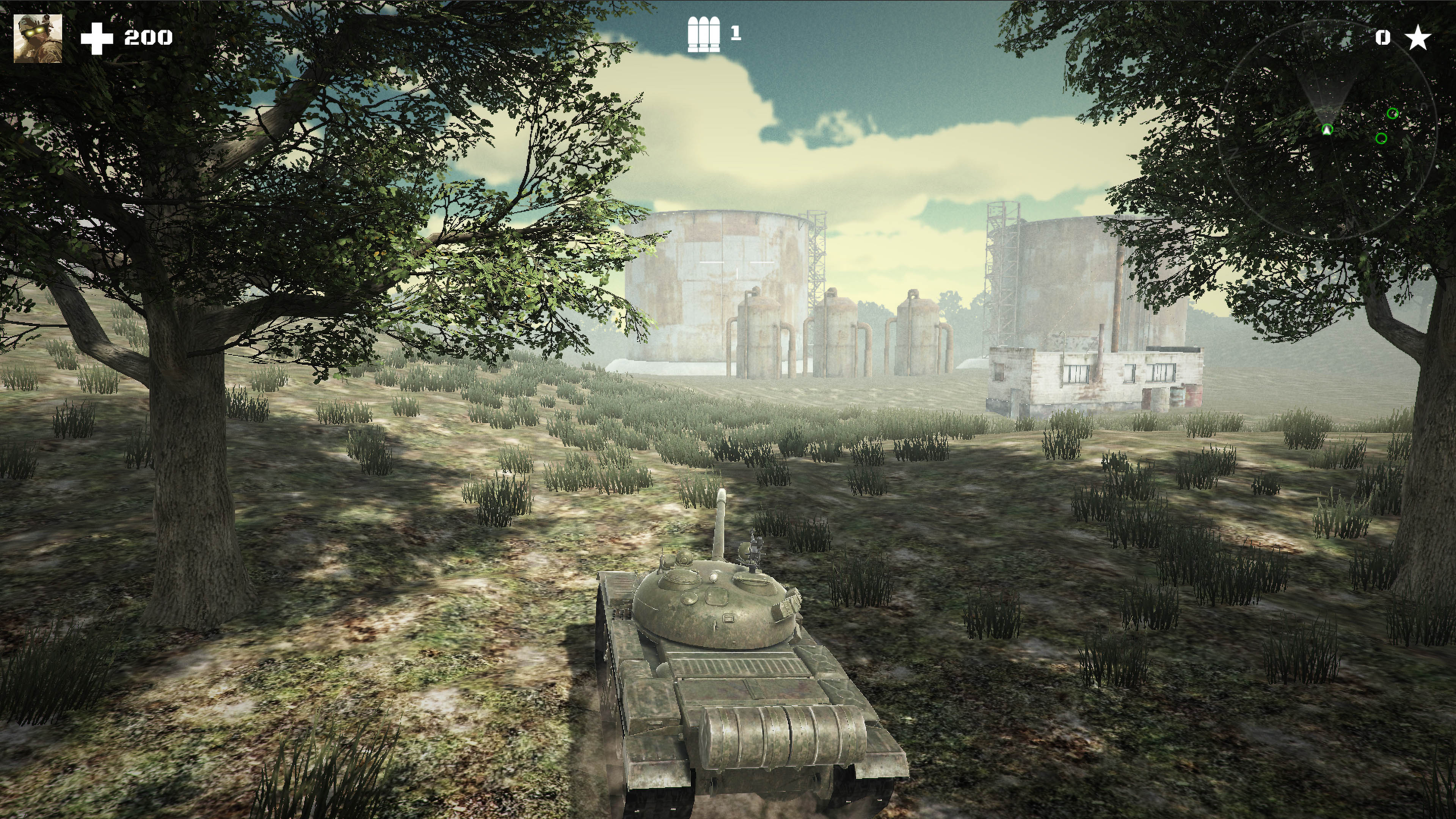Select the HUD top bar area

728,37
